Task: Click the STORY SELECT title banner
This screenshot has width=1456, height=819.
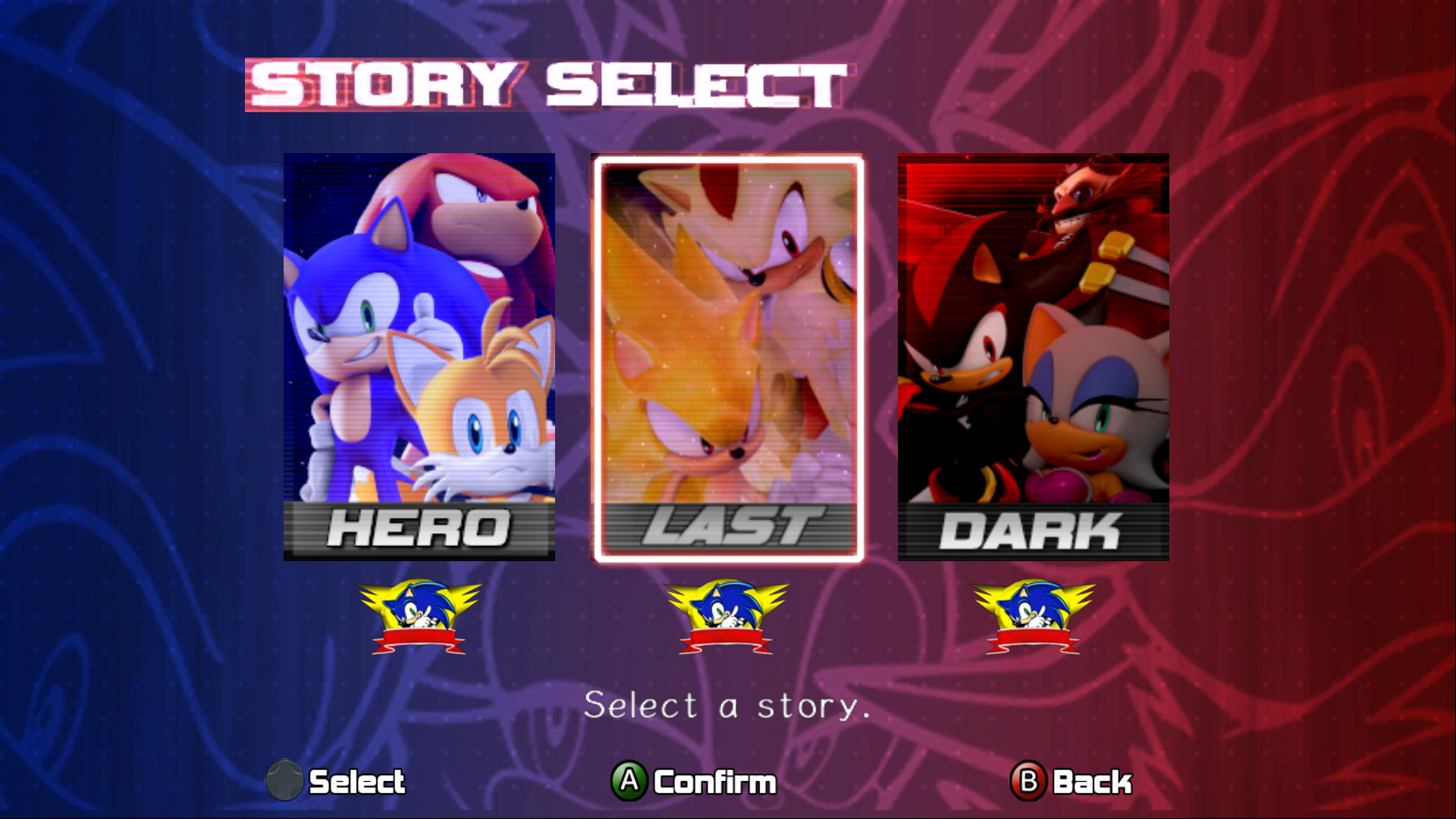Action: [x=542, y=83]
